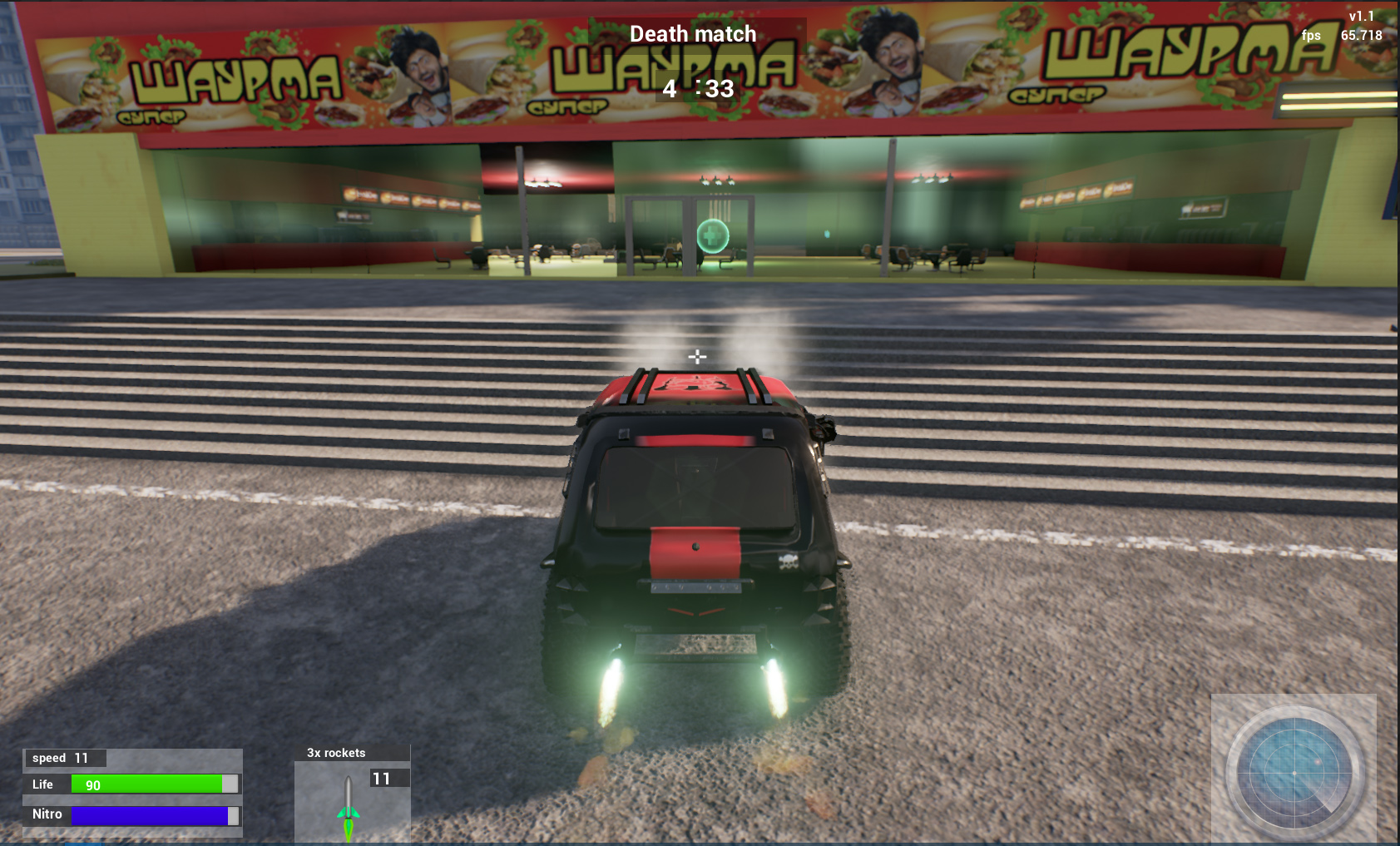Click the fps counter value
The image size is (1400, 846).
pos(1362,35)
